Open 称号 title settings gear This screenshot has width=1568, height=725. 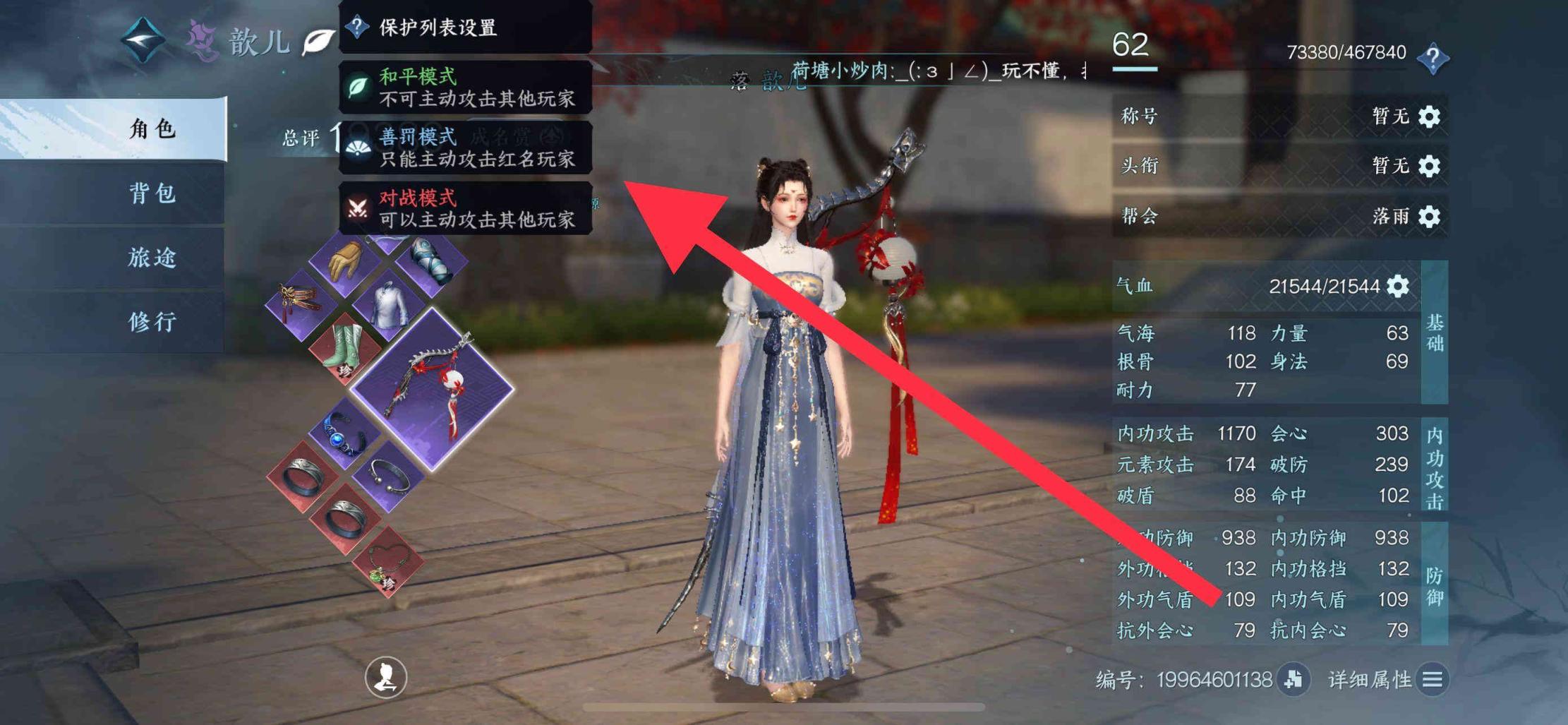point(1429,116)
